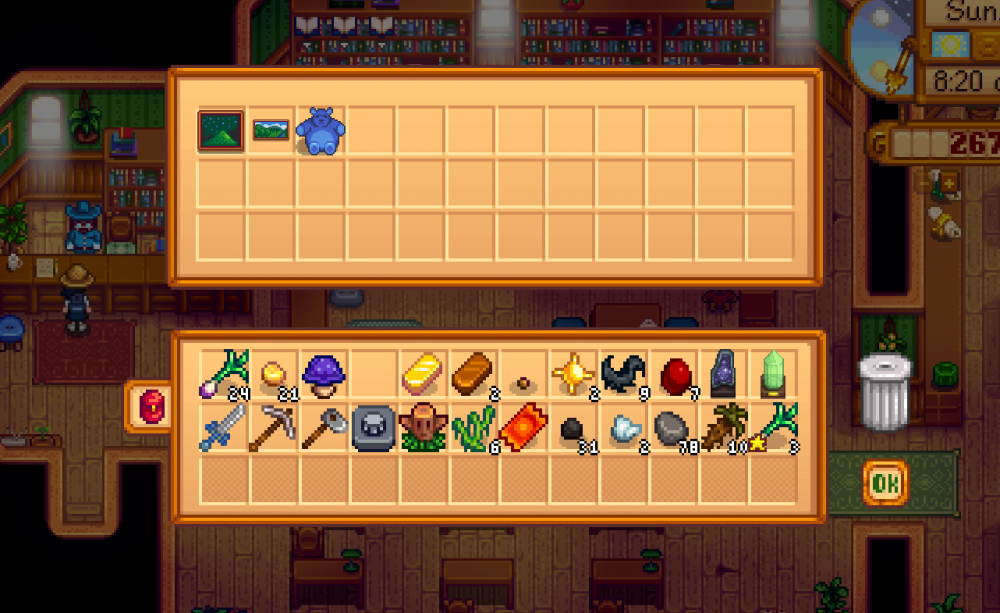Select the white quartz stack

[x=624, y=427]
